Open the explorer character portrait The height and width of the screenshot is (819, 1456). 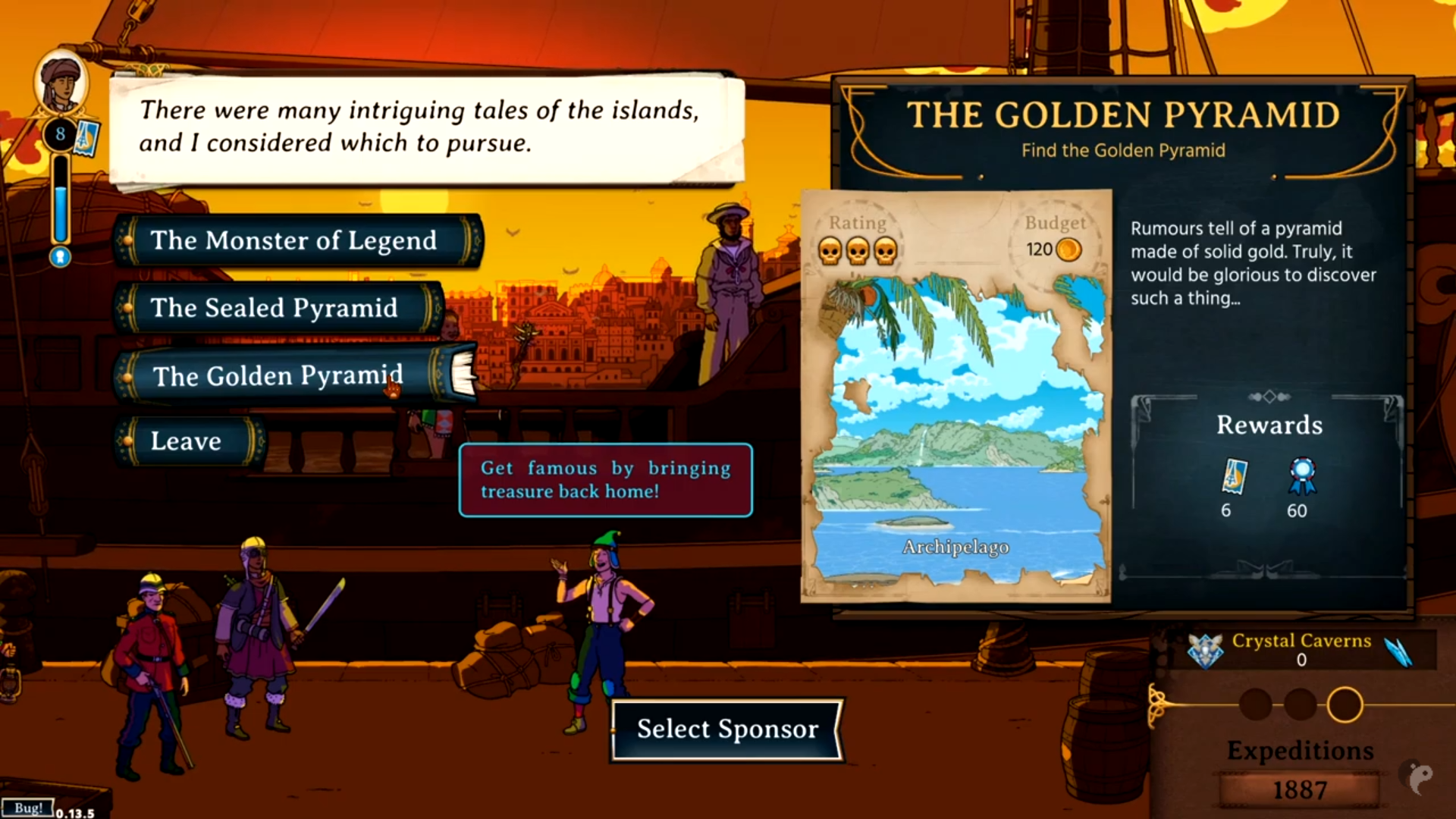tap(61, 82)
